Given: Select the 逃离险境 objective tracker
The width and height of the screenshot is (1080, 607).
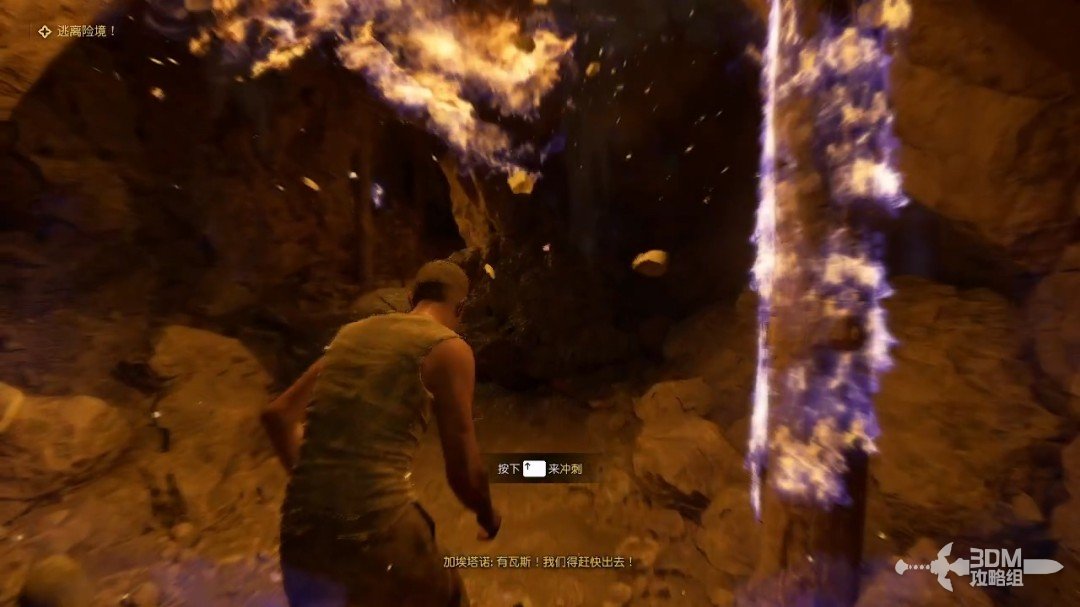Looking at the screenshot, I should tap(78, 31).
